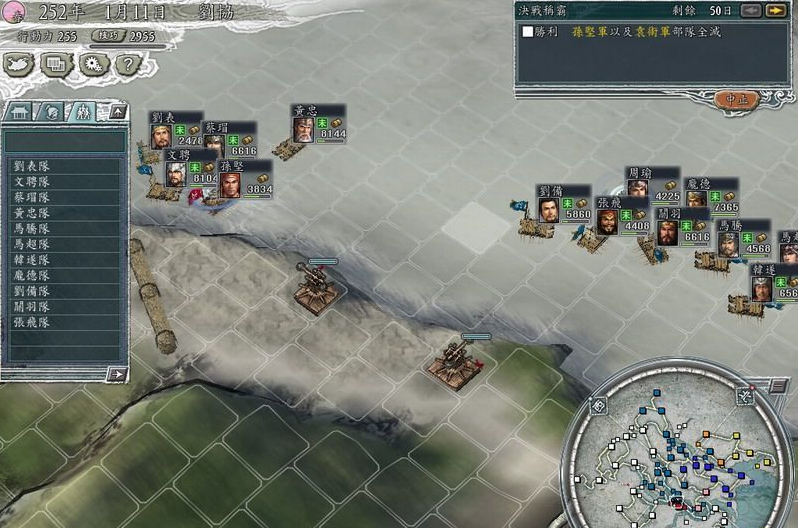The height and width of the screenshot is (528, 798).
Task: Open the gear settings button
Action: [93, 65]
